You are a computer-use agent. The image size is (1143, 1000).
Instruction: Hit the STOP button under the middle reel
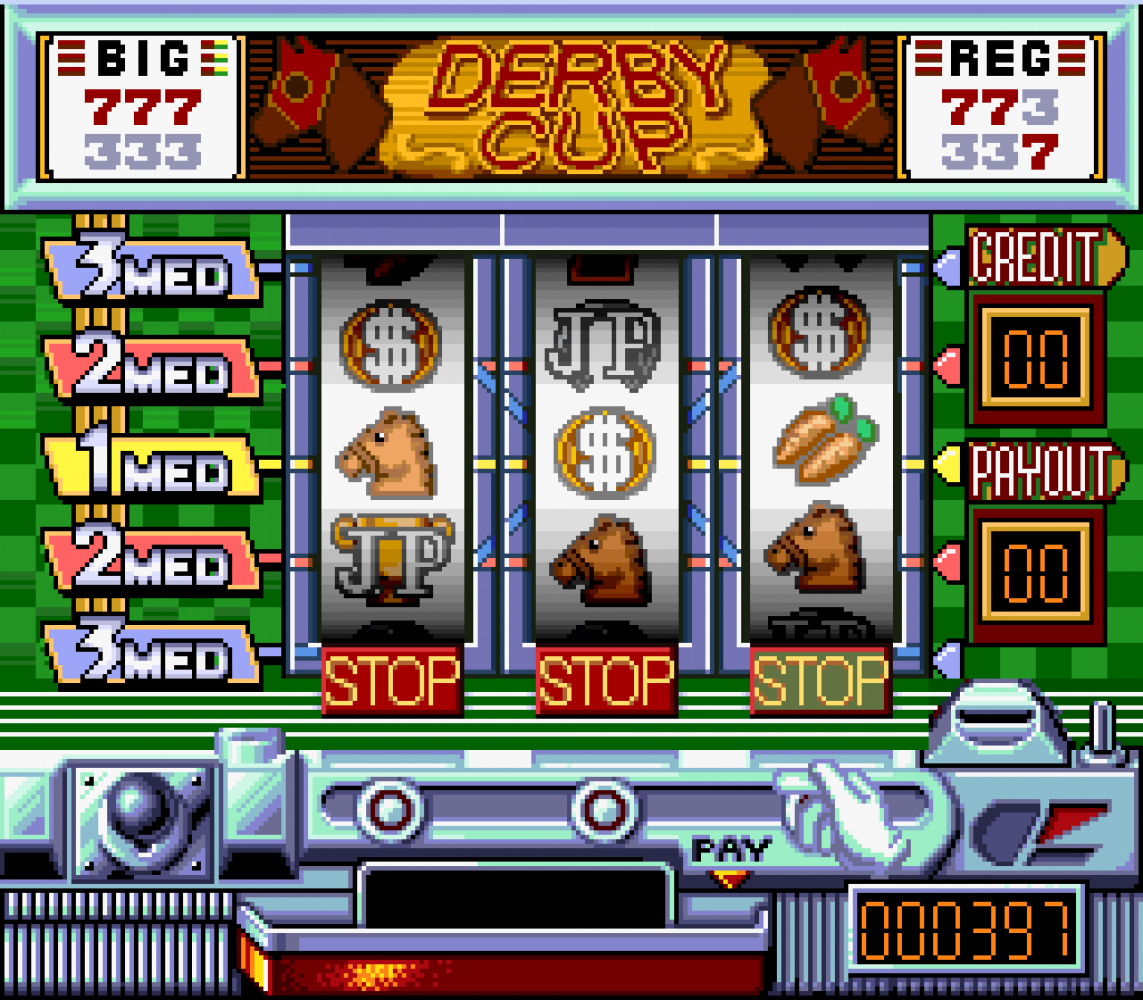pyautogui.click(x=606, y=680)
